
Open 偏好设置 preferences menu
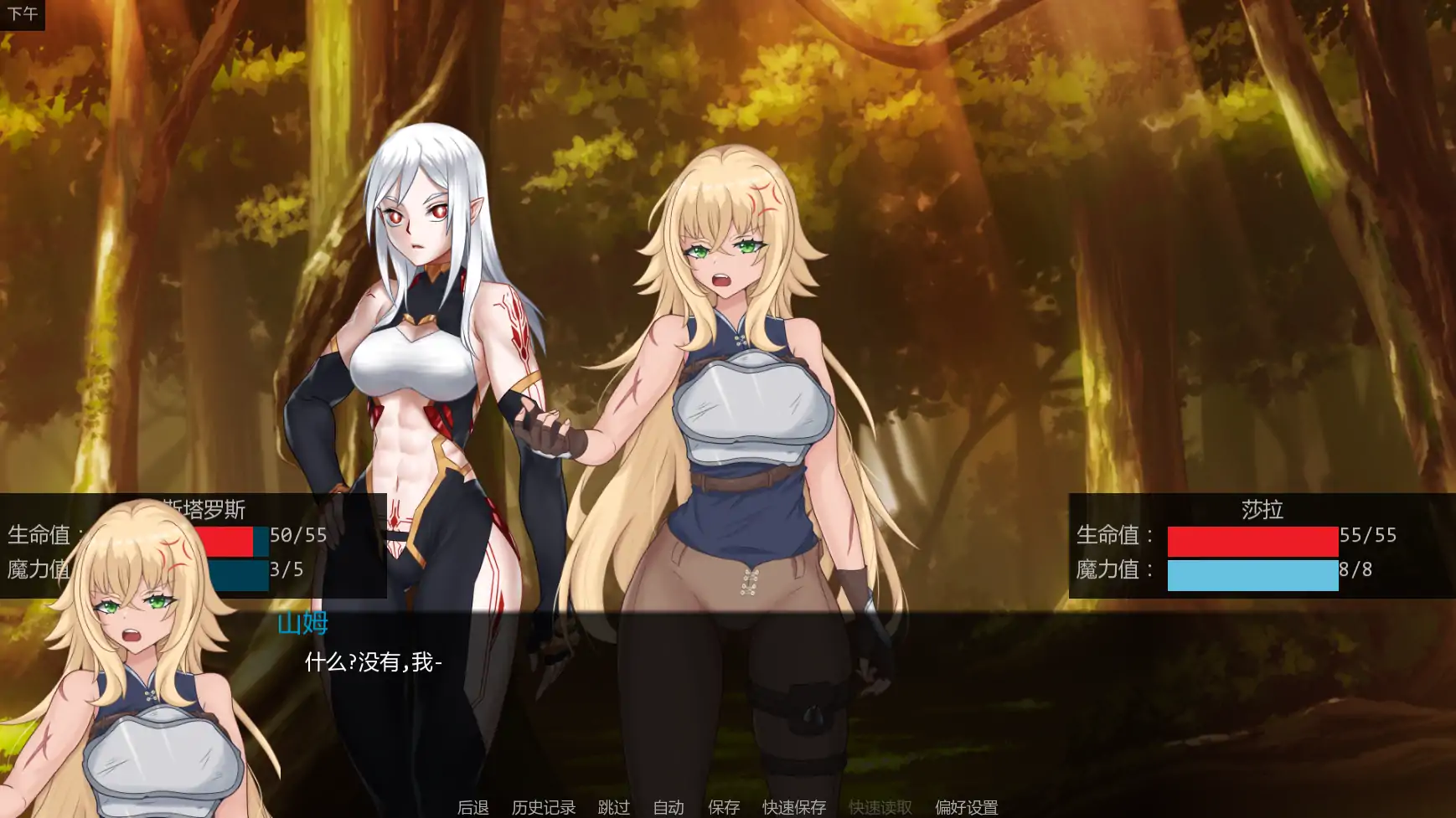pos(965,807)
